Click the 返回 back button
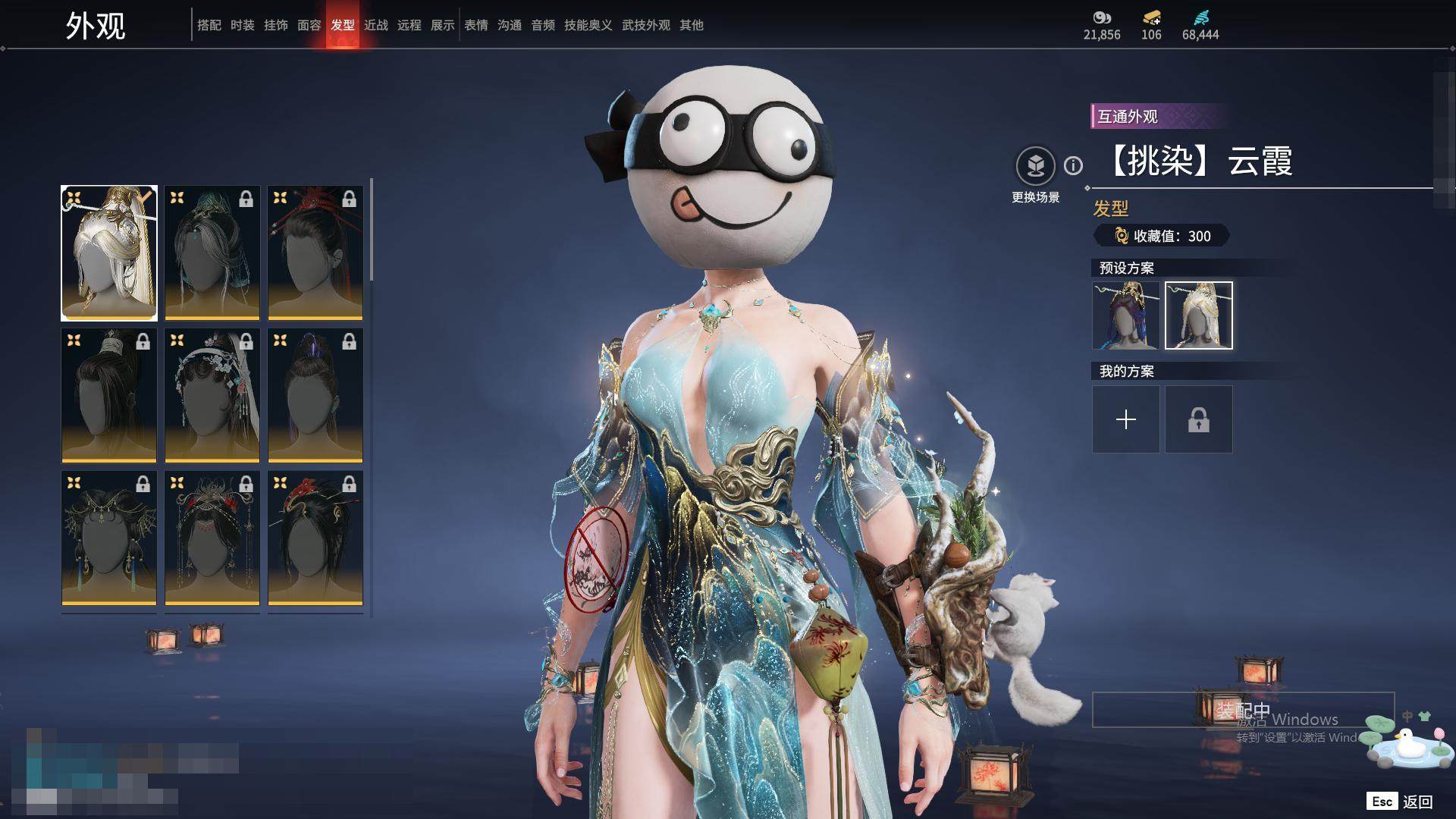The width and height of the screenshot is (1456, 819). tap(1417, 802)
